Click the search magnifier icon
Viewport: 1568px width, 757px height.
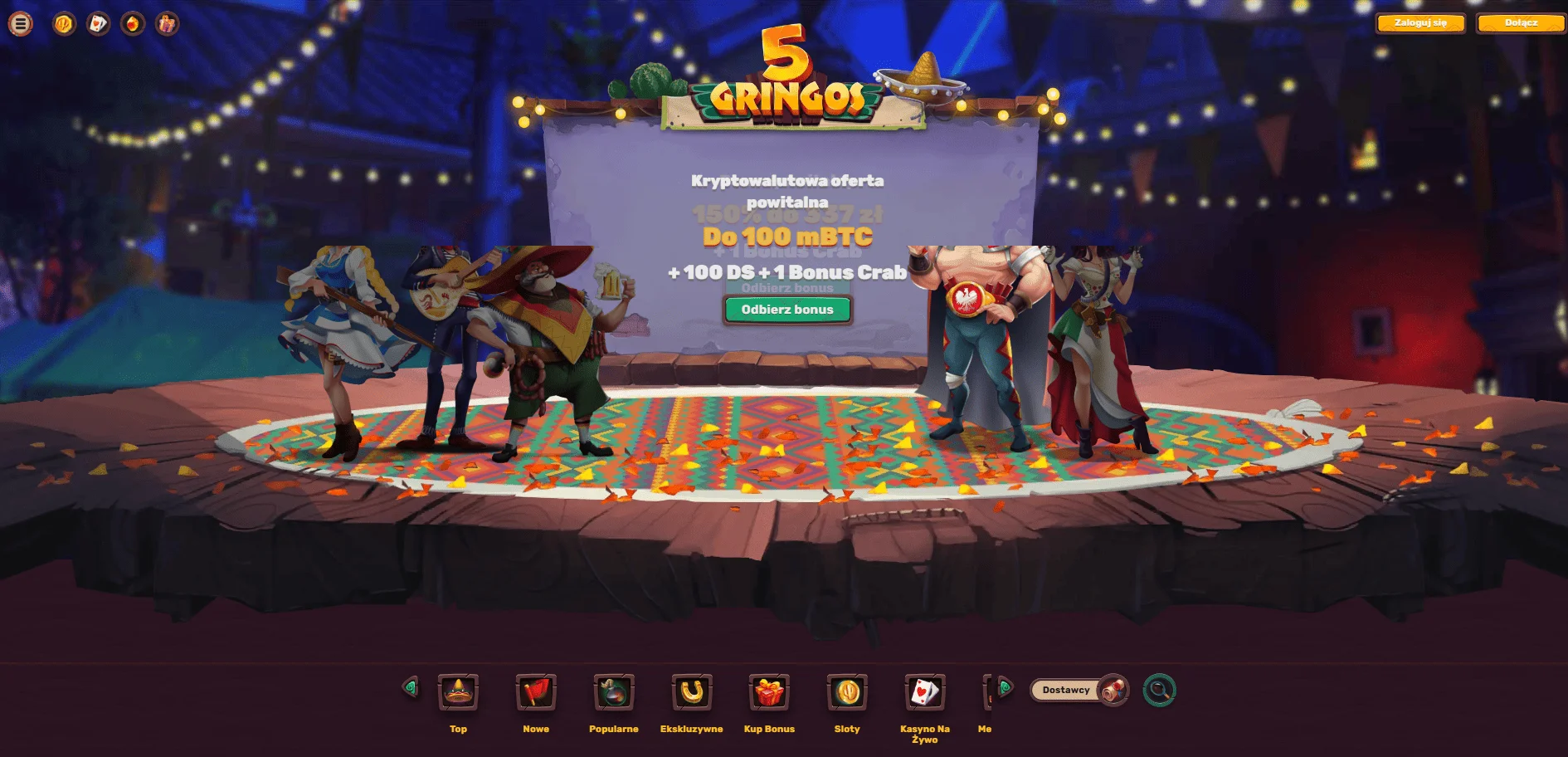pyautogui.click(x=1159, y=690)
